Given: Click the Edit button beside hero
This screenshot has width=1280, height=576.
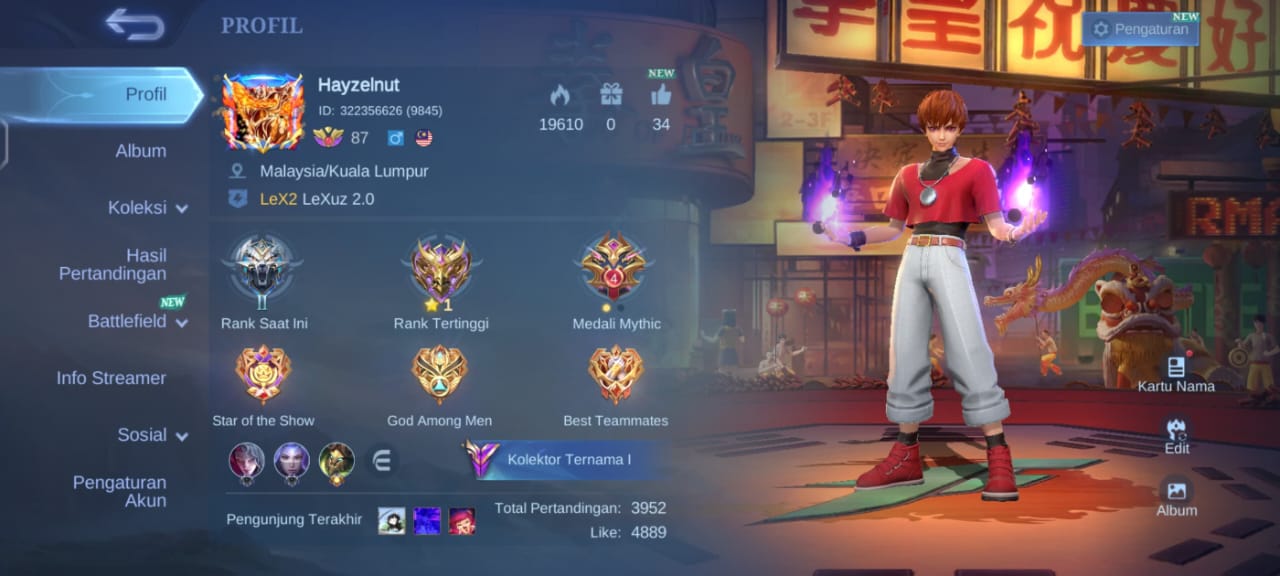Looking at the screenshot, I should coord(1176,434).
